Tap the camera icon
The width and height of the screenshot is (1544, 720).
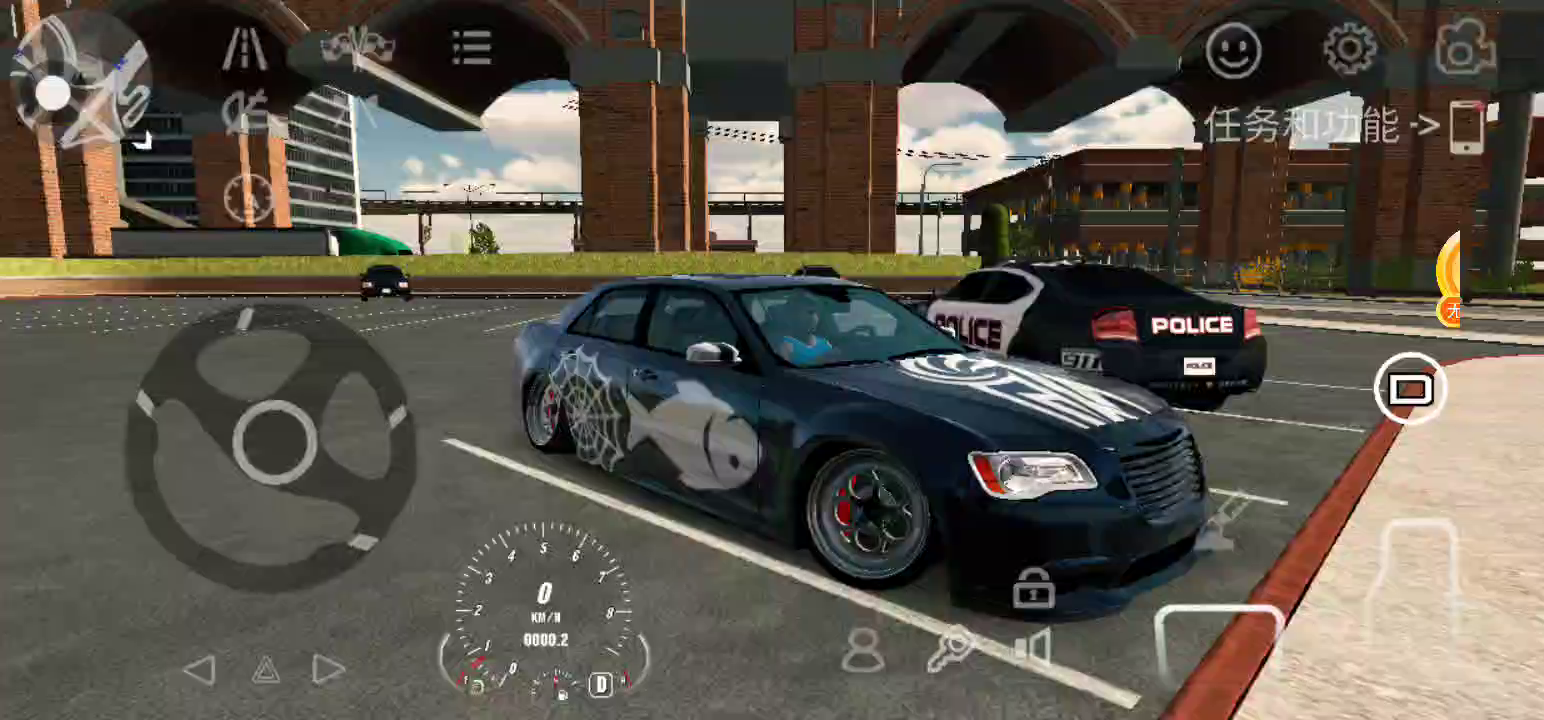[1464, 48]
